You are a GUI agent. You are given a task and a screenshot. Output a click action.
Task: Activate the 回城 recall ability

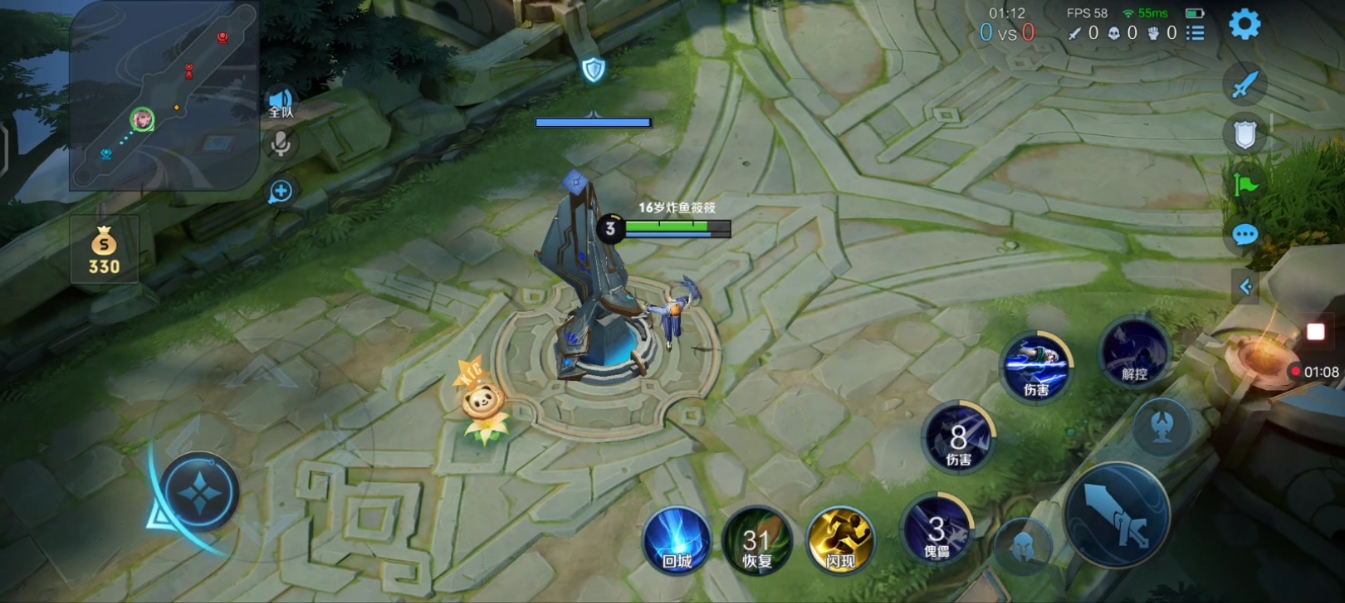coord(677,540)
